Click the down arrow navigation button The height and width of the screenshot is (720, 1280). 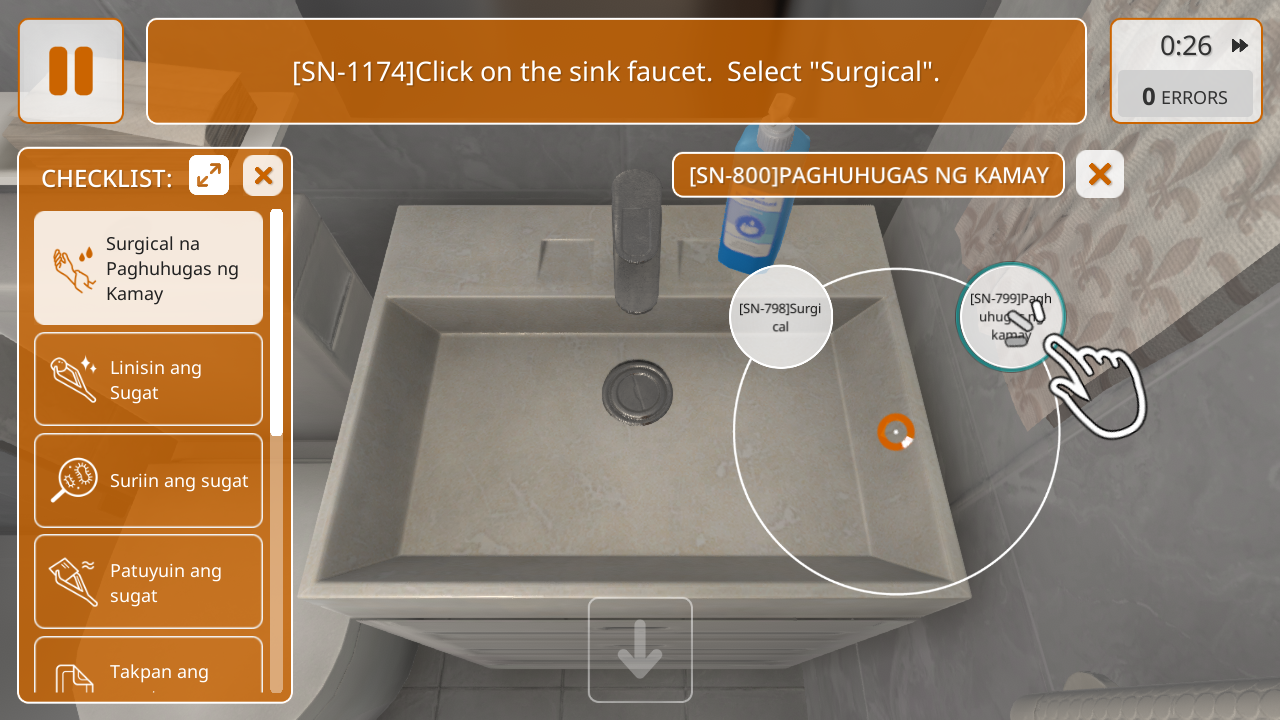click(x=640, y=650)
